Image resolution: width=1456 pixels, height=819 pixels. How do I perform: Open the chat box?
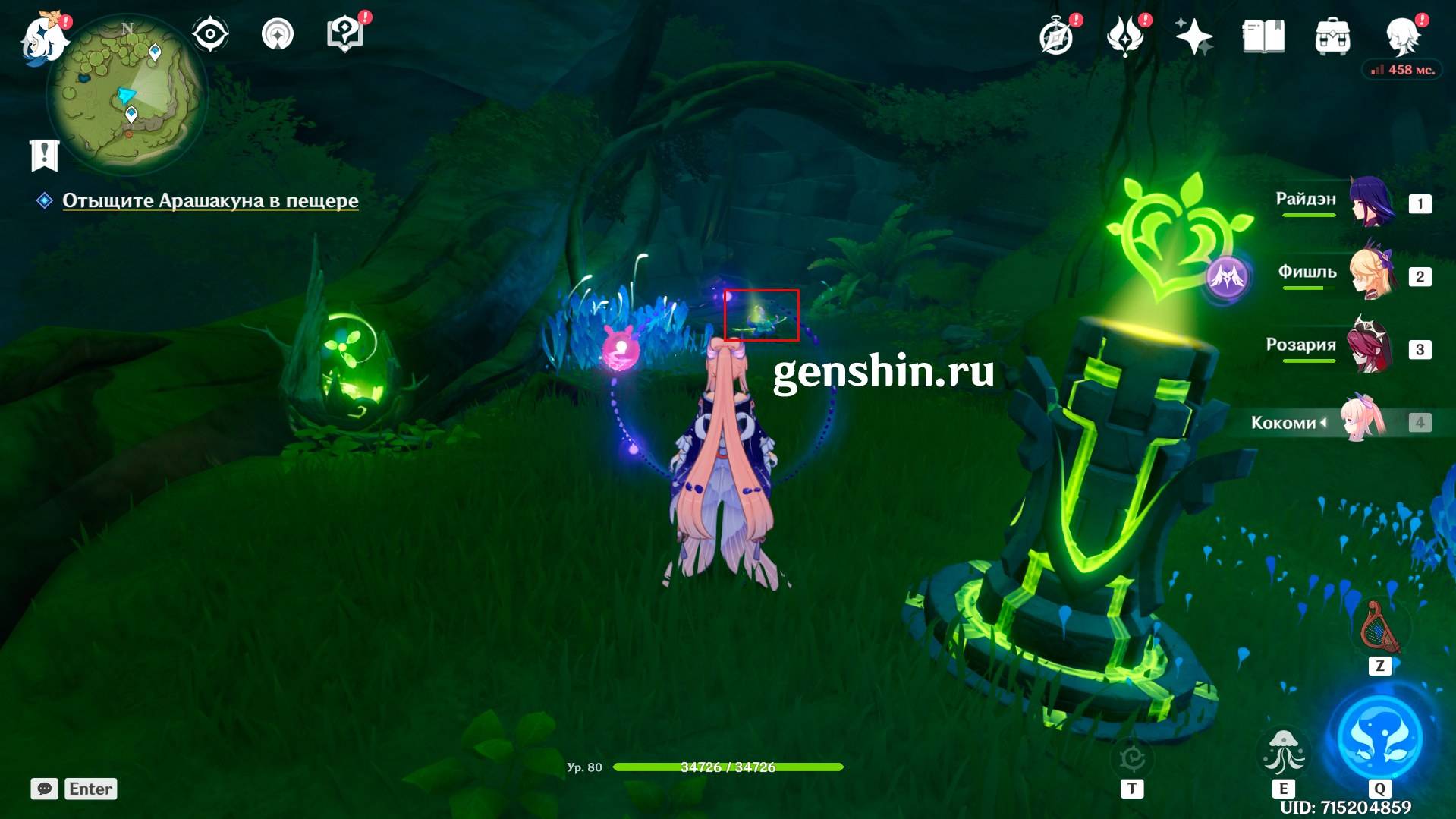point(45,789)
